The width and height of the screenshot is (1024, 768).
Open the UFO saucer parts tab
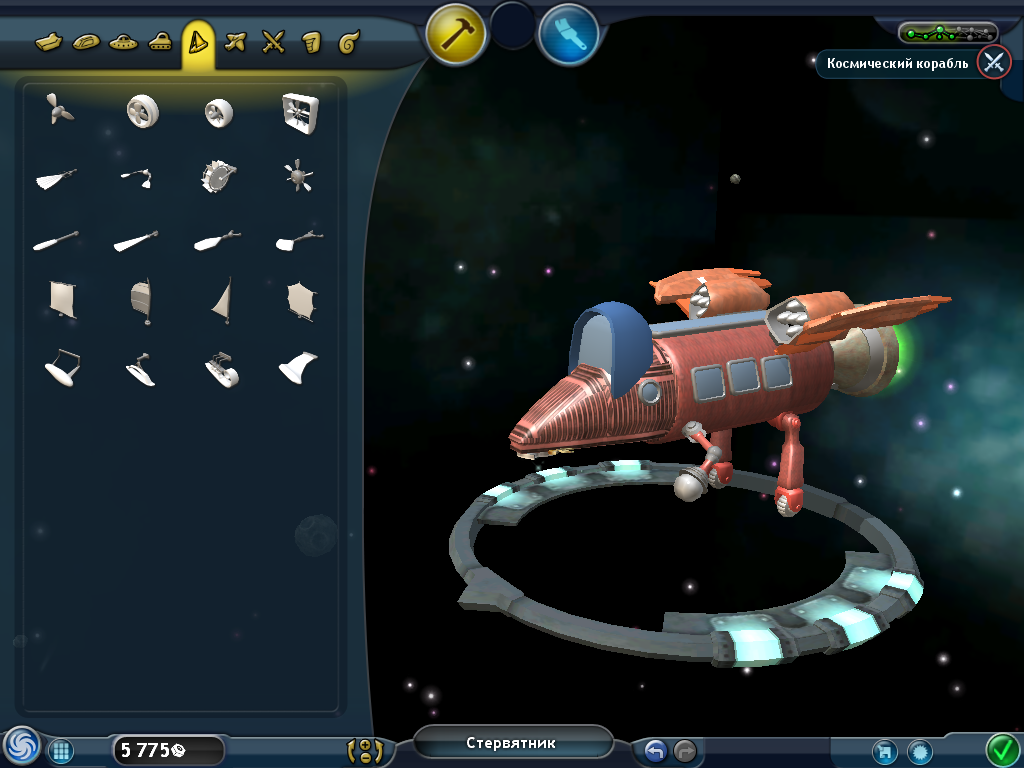[x=123, y=42]
